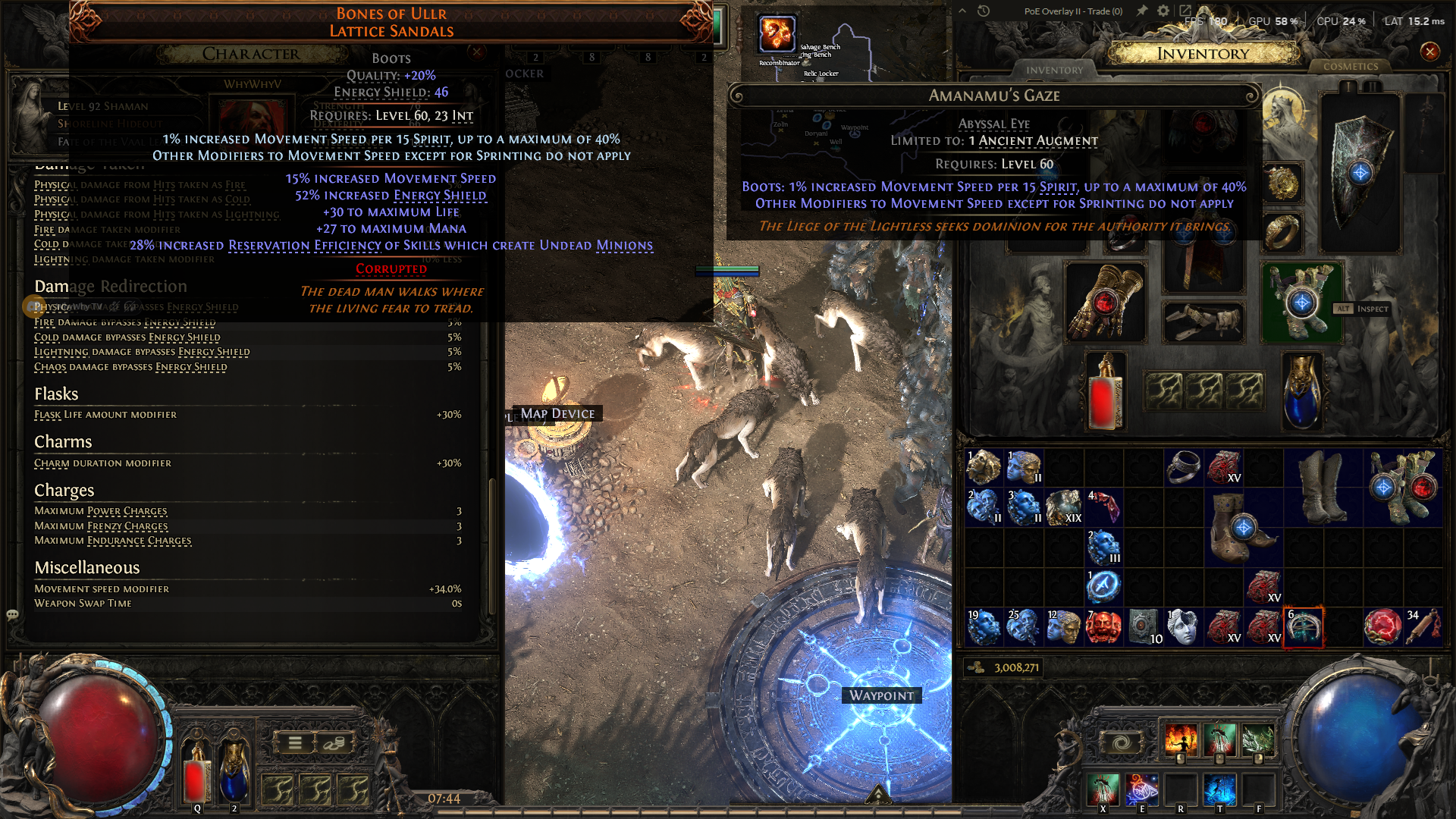Pick the Amanamu's Gaze eye item
The image size is (1456, 819).
(1303, 627)
